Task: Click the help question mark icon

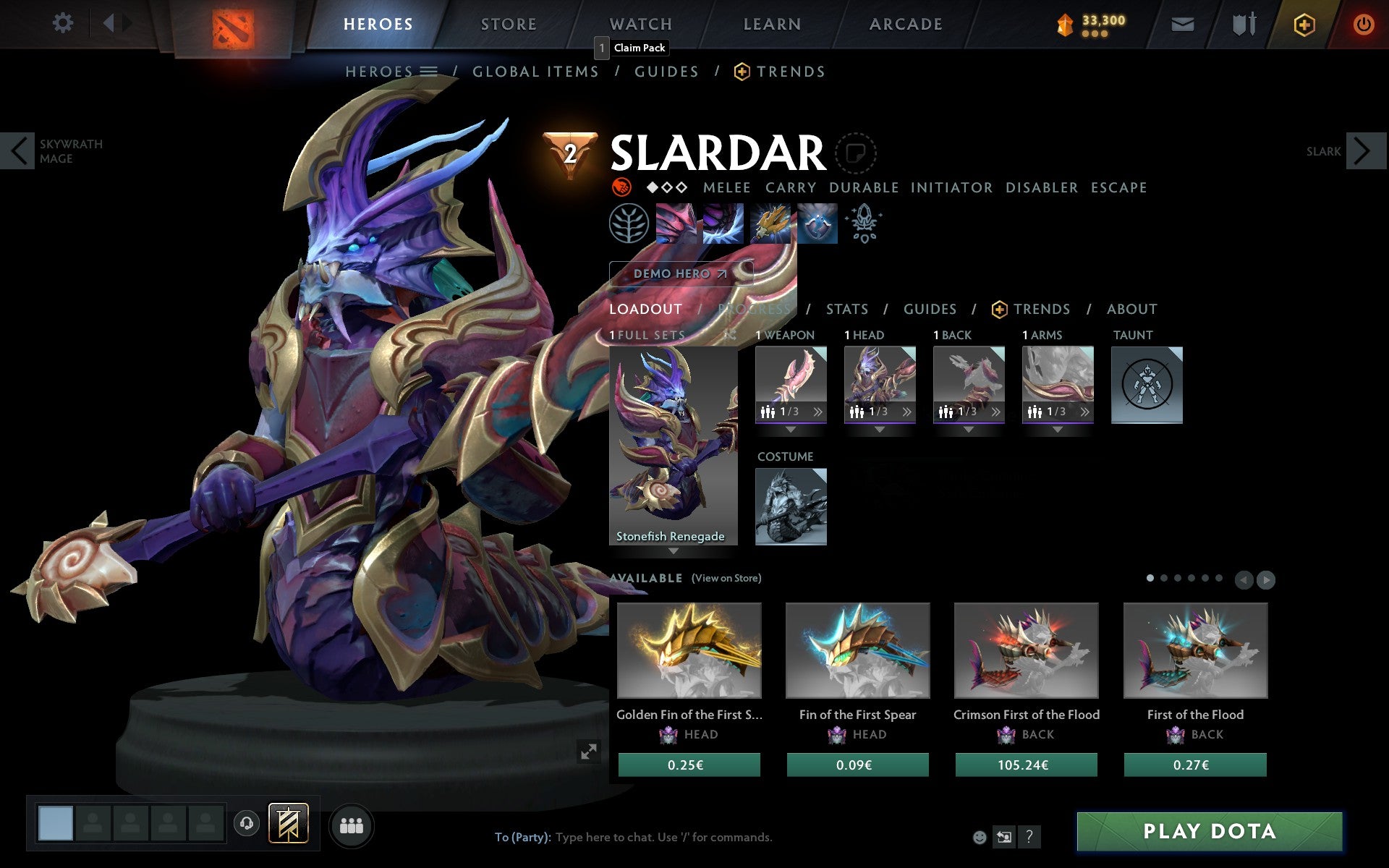Action: [1029, 837]
